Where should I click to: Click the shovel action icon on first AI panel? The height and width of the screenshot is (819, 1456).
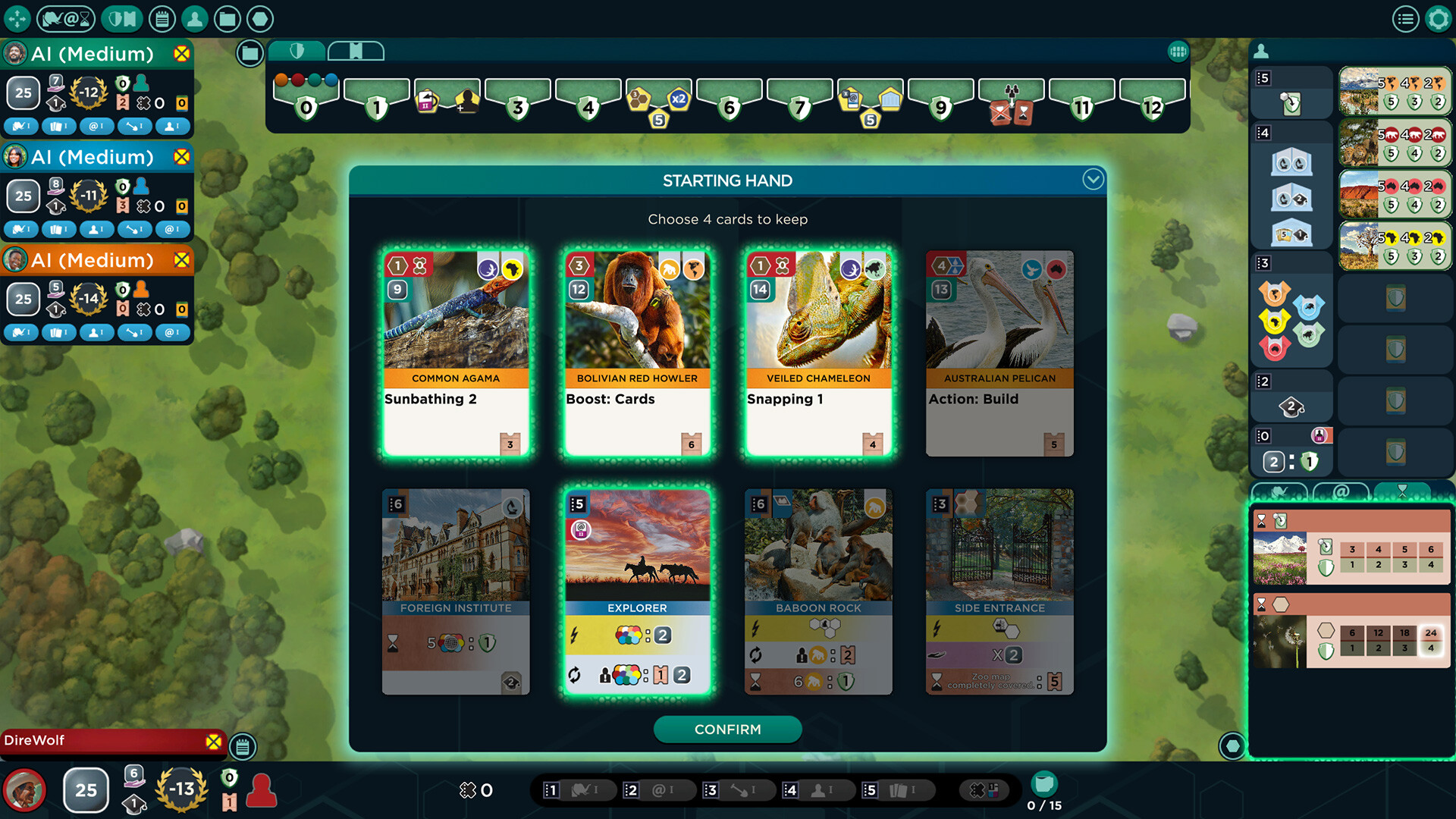point(134,127)
